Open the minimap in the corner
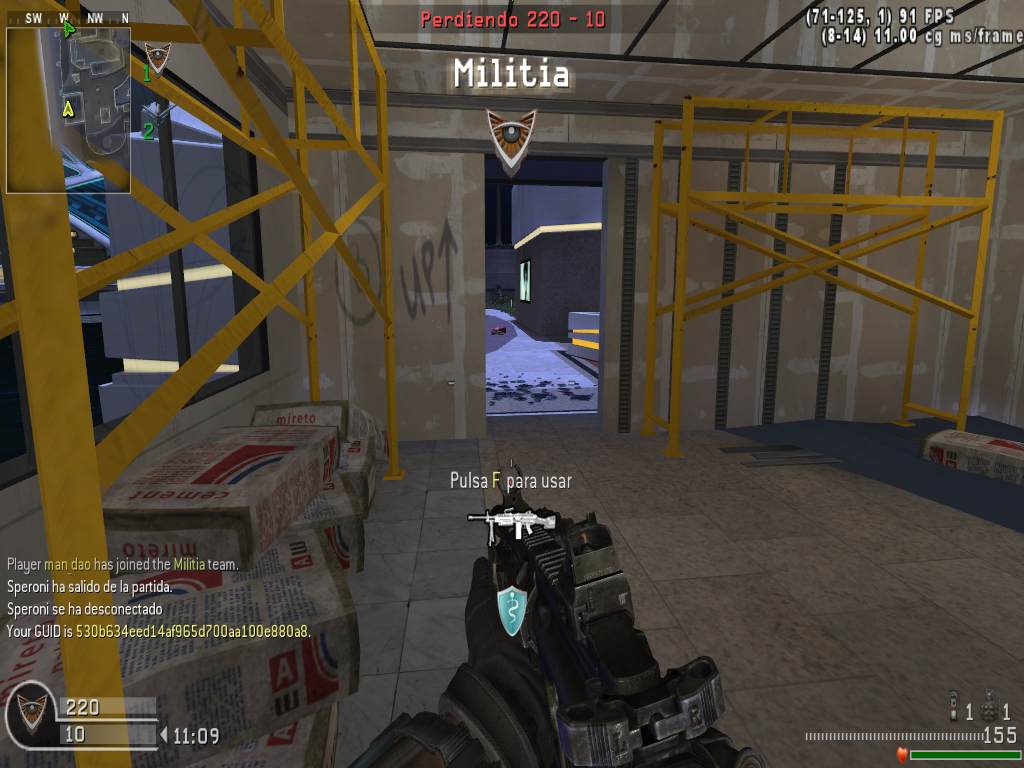The width and height of the screenshot is (1024, 768). point(68,110)
